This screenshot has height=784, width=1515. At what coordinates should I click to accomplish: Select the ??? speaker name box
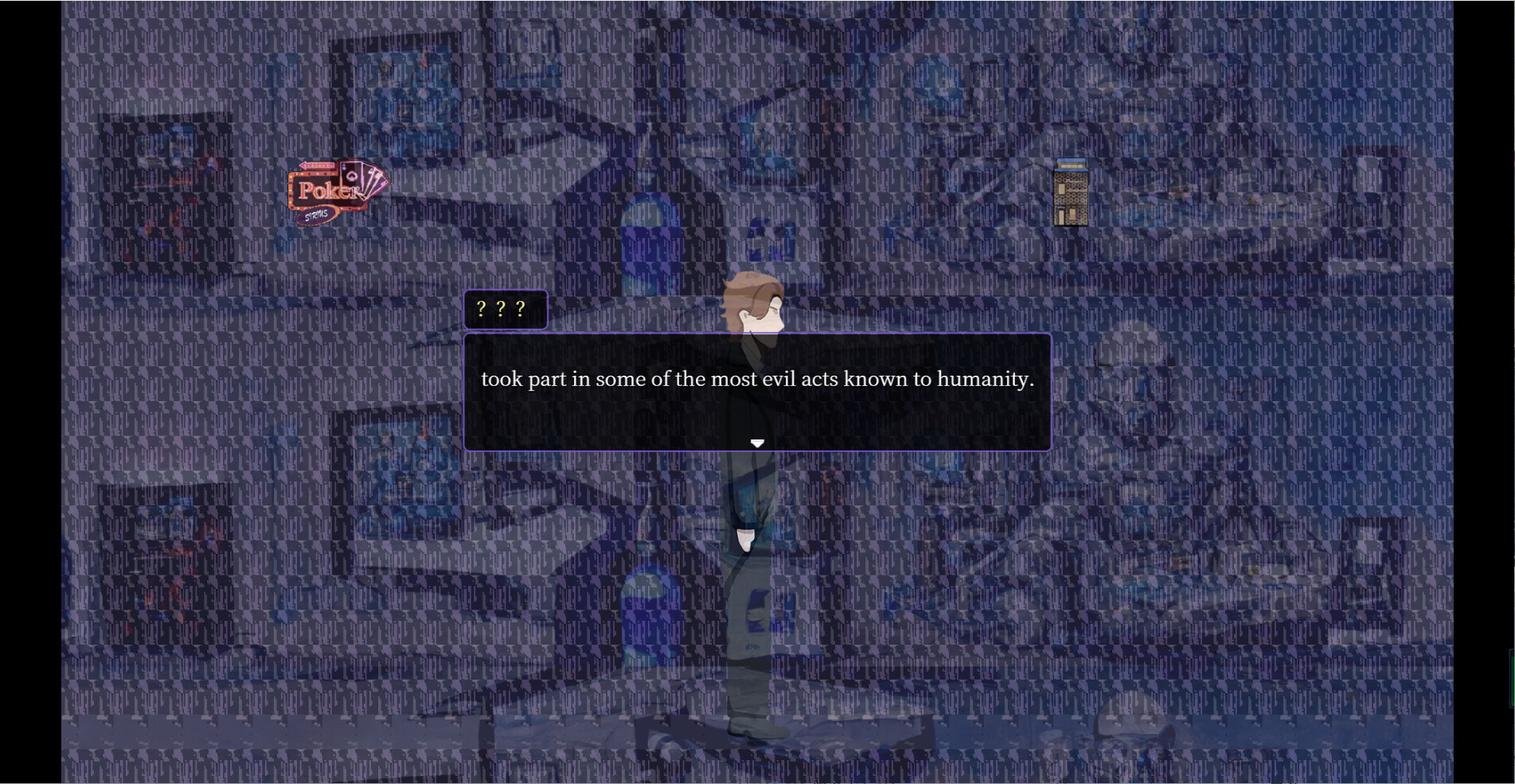506,309
